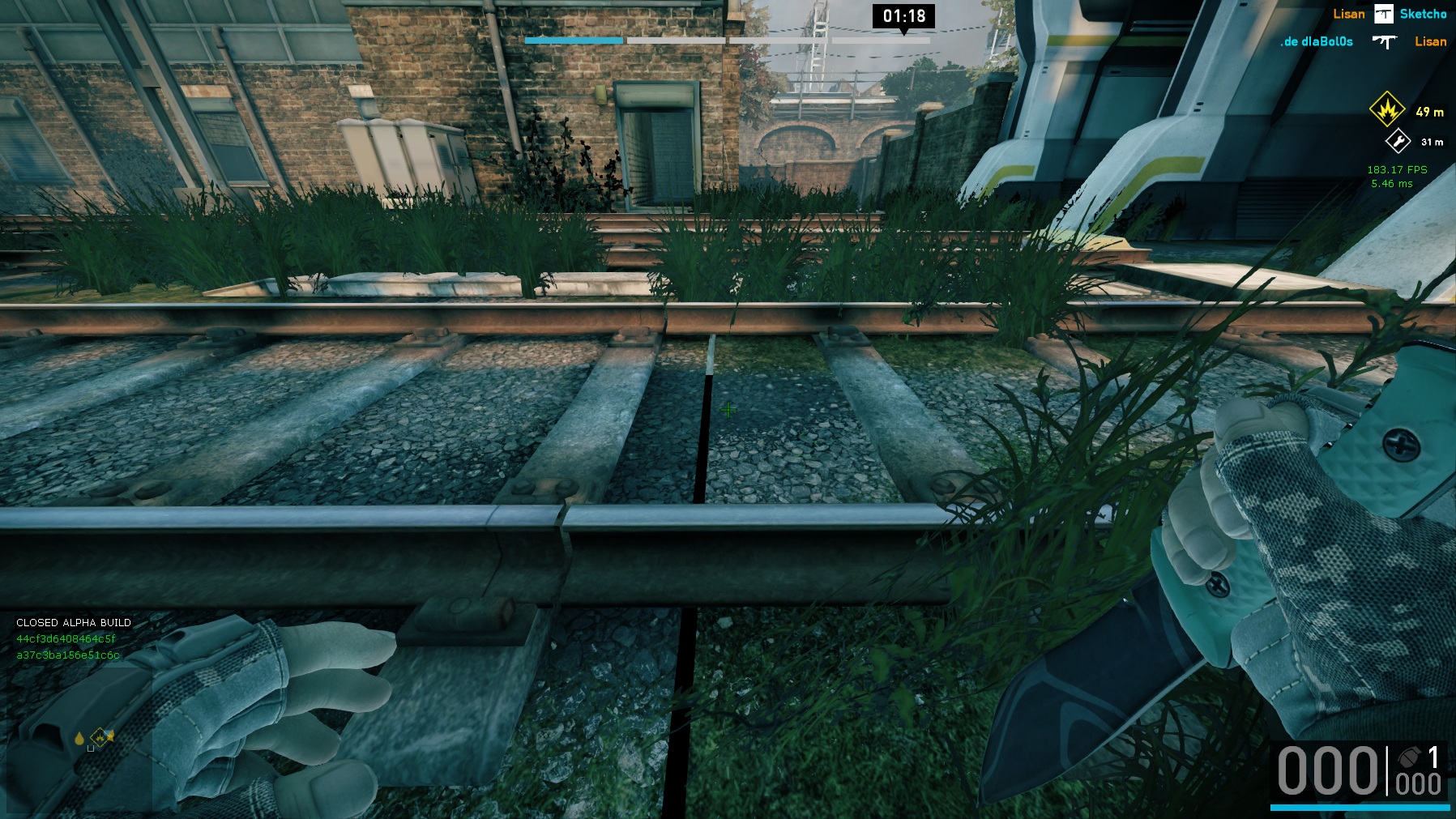
Task: Select the yellow explosion objective marker
Action: coord(1386,109)
